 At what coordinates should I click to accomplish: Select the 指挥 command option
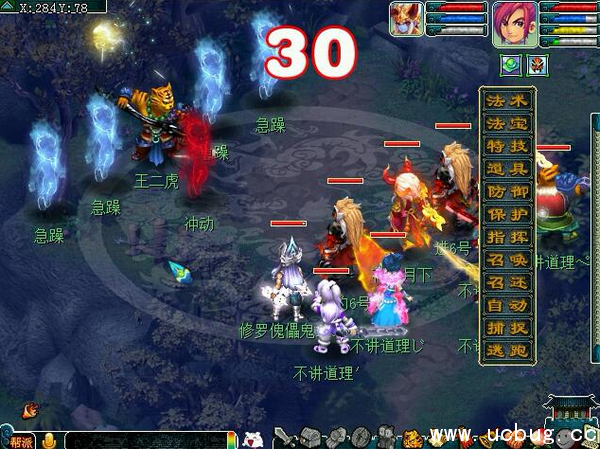pyautogui.click(x=508, y=238)
